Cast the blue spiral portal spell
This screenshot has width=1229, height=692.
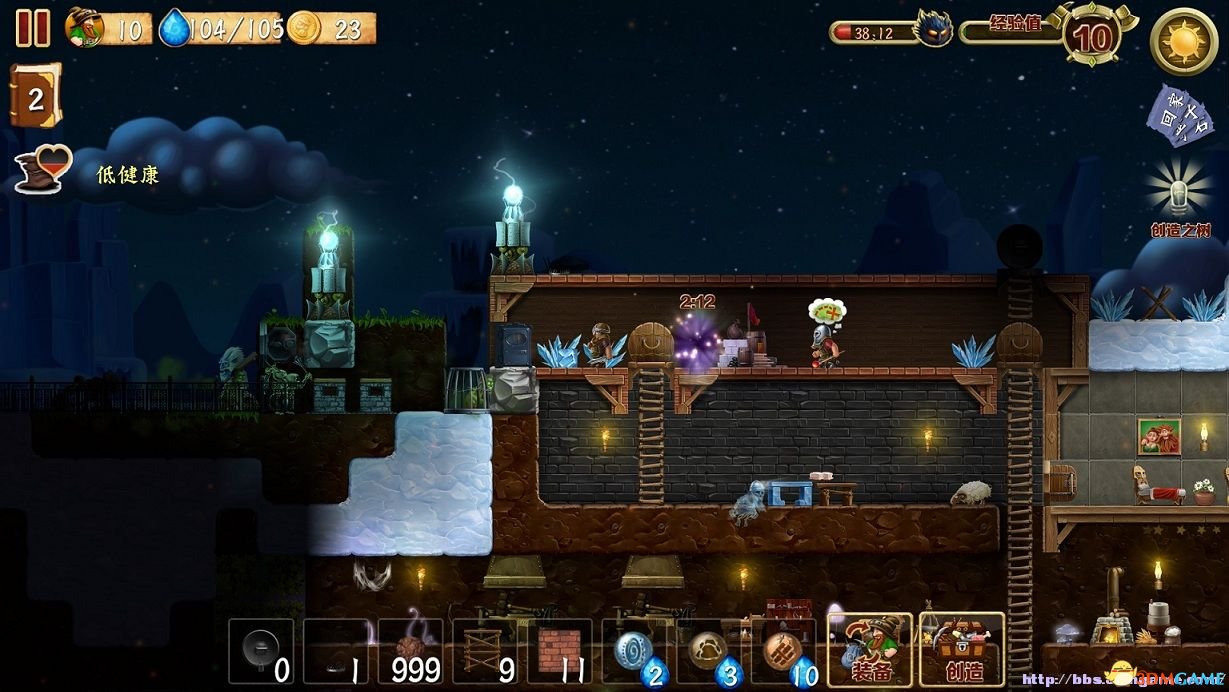(x=636, y=651)
